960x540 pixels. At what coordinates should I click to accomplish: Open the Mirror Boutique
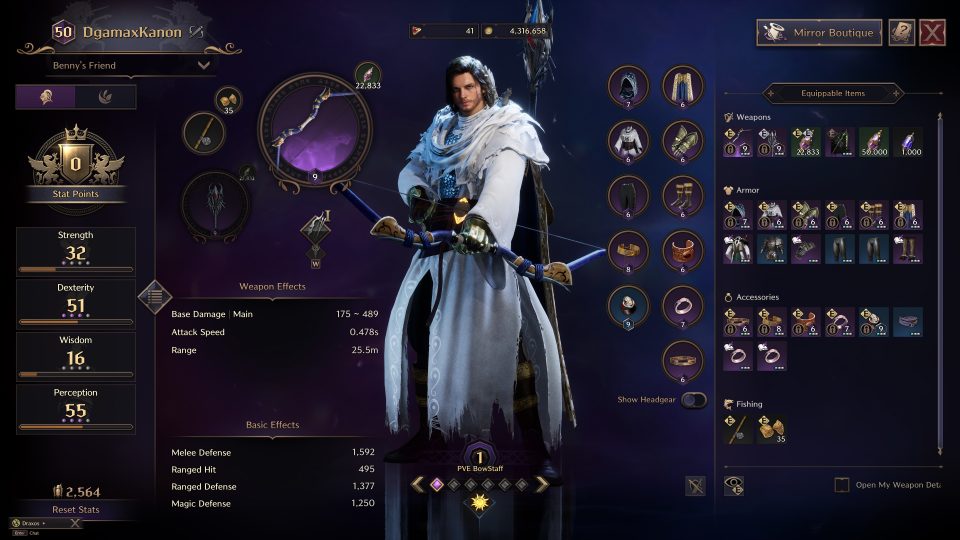[x=819, y=33]
